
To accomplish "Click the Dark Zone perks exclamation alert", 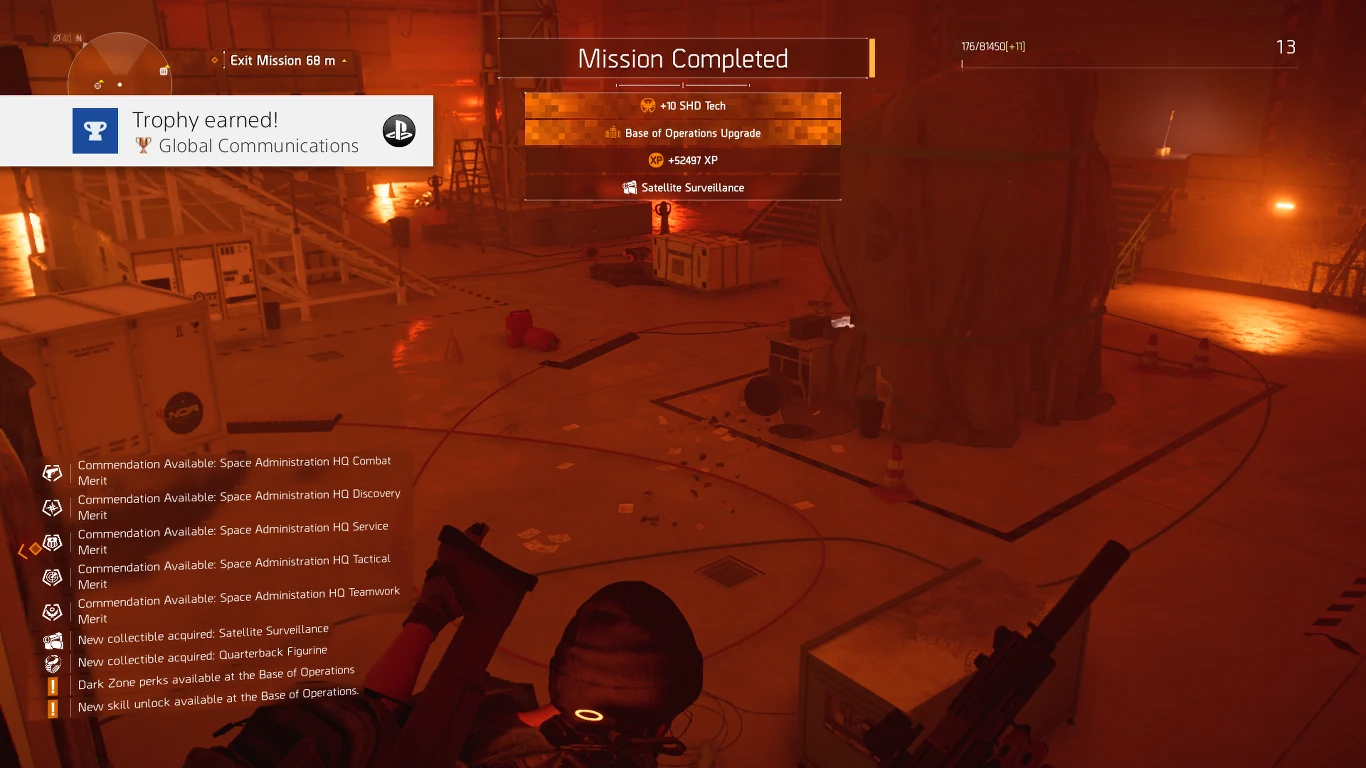I will (52, 686).
